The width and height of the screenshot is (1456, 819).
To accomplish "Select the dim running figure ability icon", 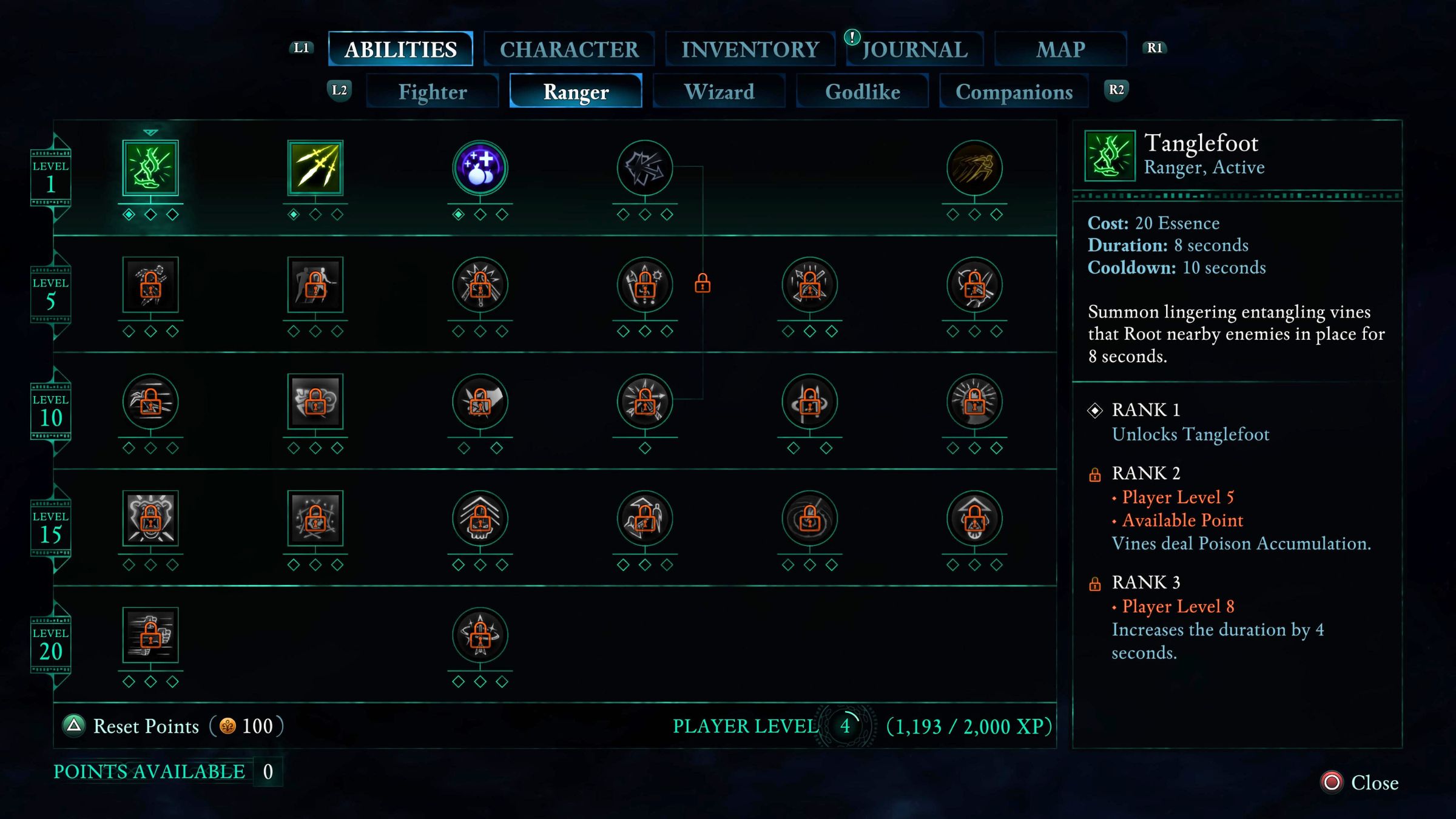I will [x=974, y=168].
